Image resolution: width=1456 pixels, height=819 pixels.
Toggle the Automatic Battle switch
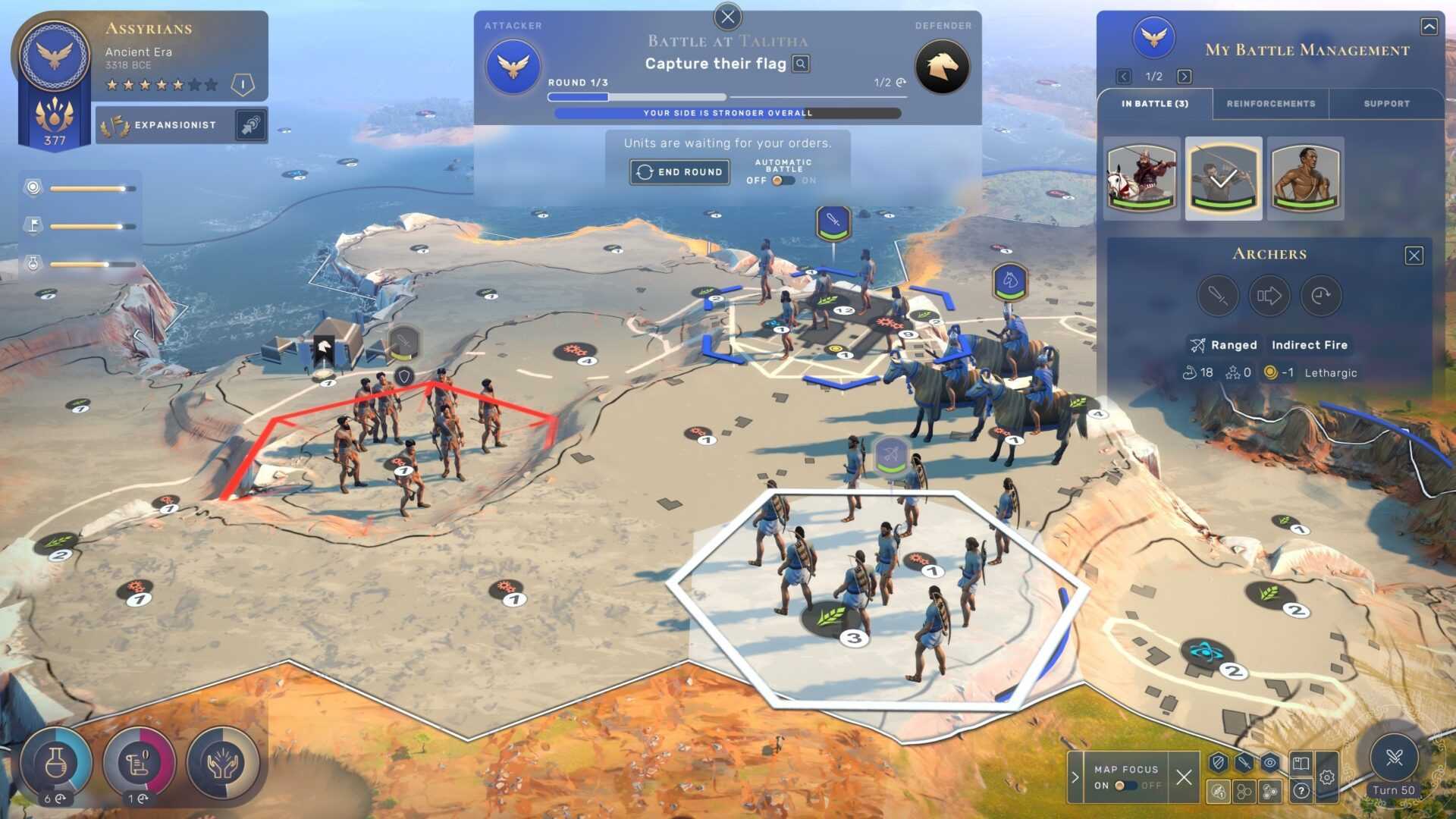coord(782,180)
